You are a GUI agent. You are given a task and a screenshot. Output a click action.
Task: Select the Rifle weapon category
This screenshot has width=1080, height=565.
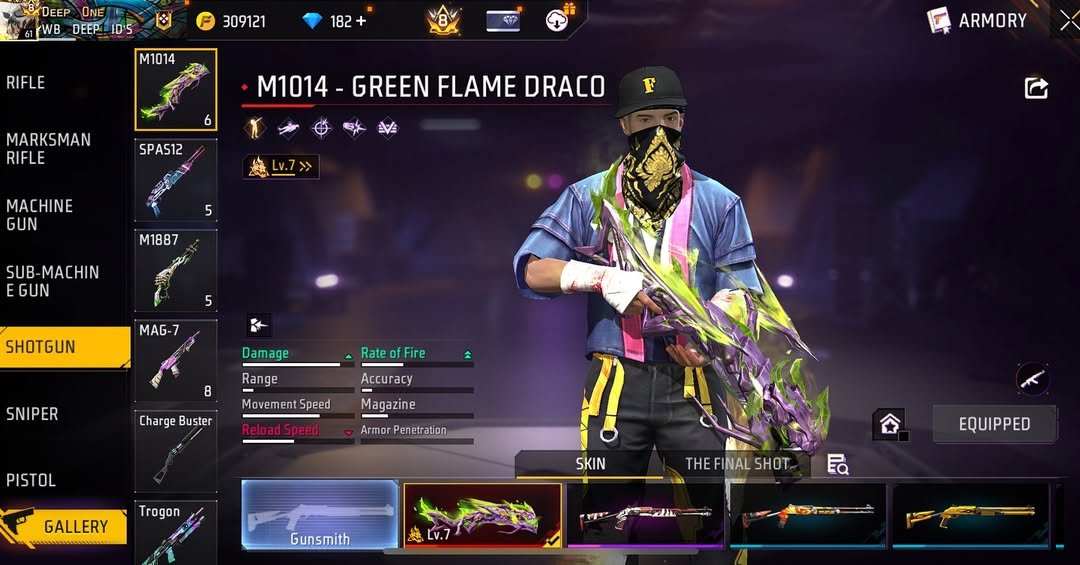[26, 83]
